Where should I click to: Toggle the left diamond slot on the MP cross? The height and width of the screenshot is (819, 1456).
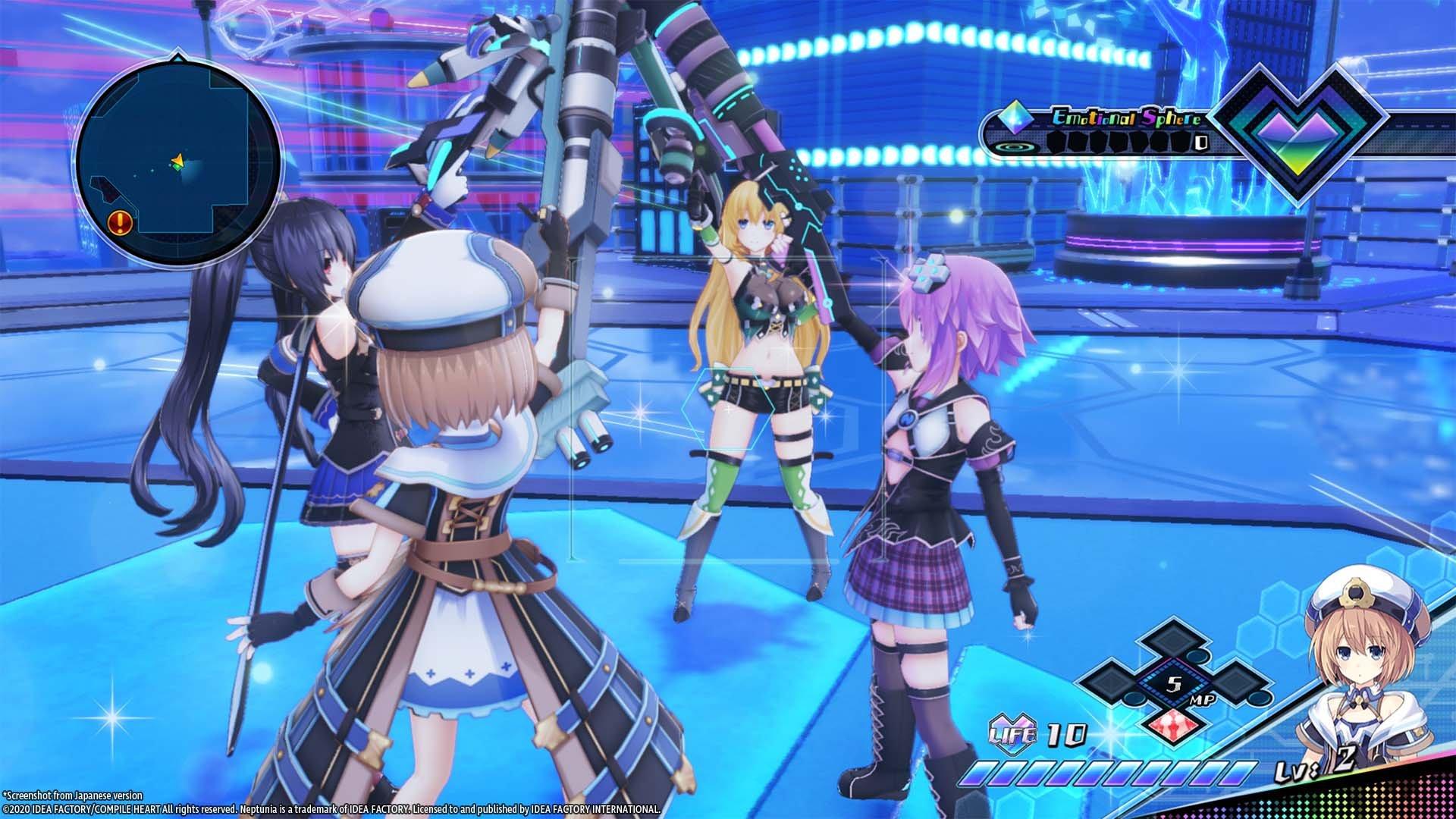coord(1109,683)
